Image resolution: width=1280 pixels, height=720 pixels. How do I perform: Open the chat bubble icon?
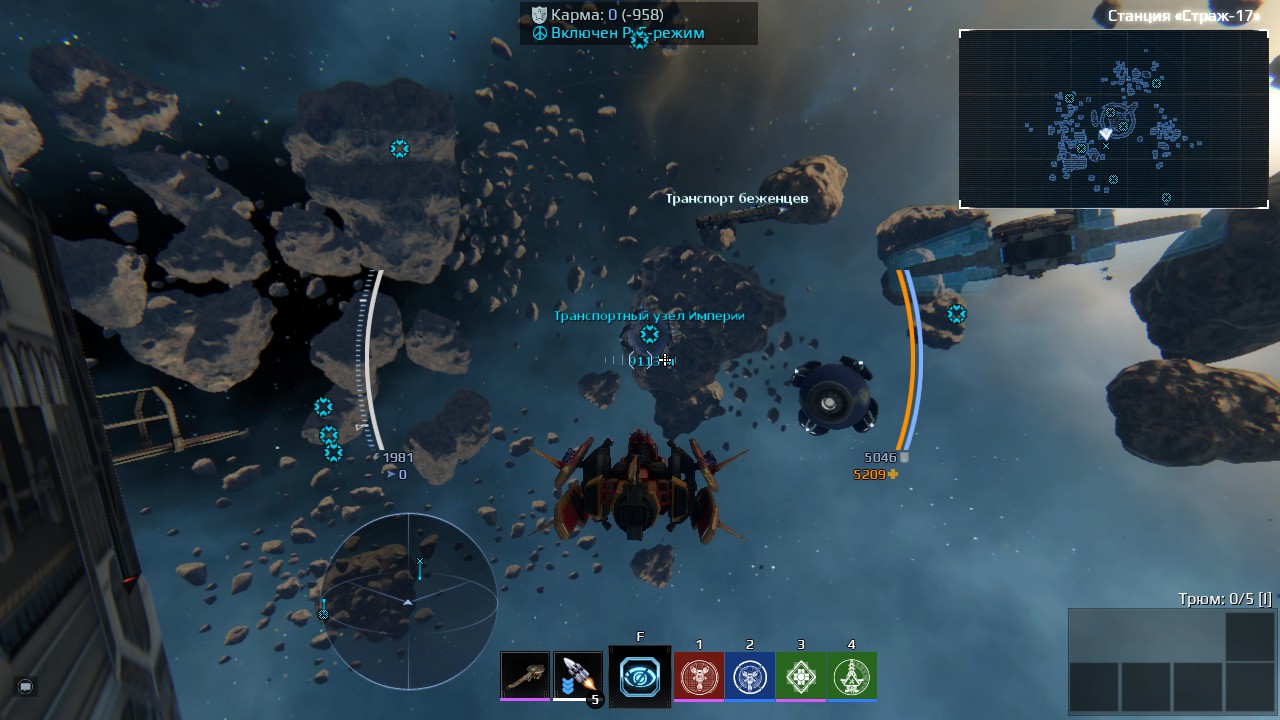[x=26, y=687]
